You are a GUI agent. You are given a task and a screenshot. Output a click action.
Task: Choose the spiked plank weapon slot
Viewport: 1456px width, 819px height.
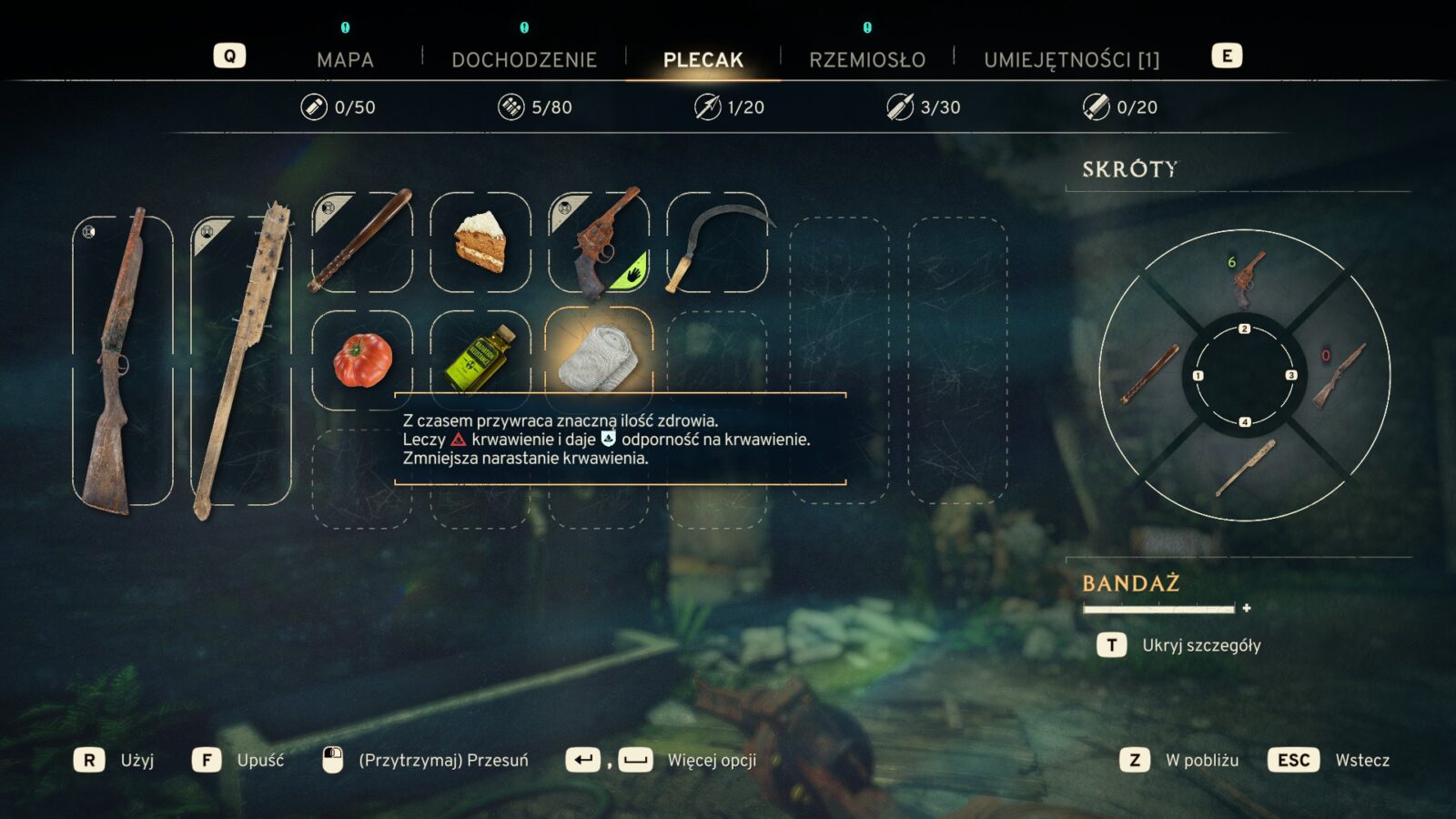click(x=241, y=360)
